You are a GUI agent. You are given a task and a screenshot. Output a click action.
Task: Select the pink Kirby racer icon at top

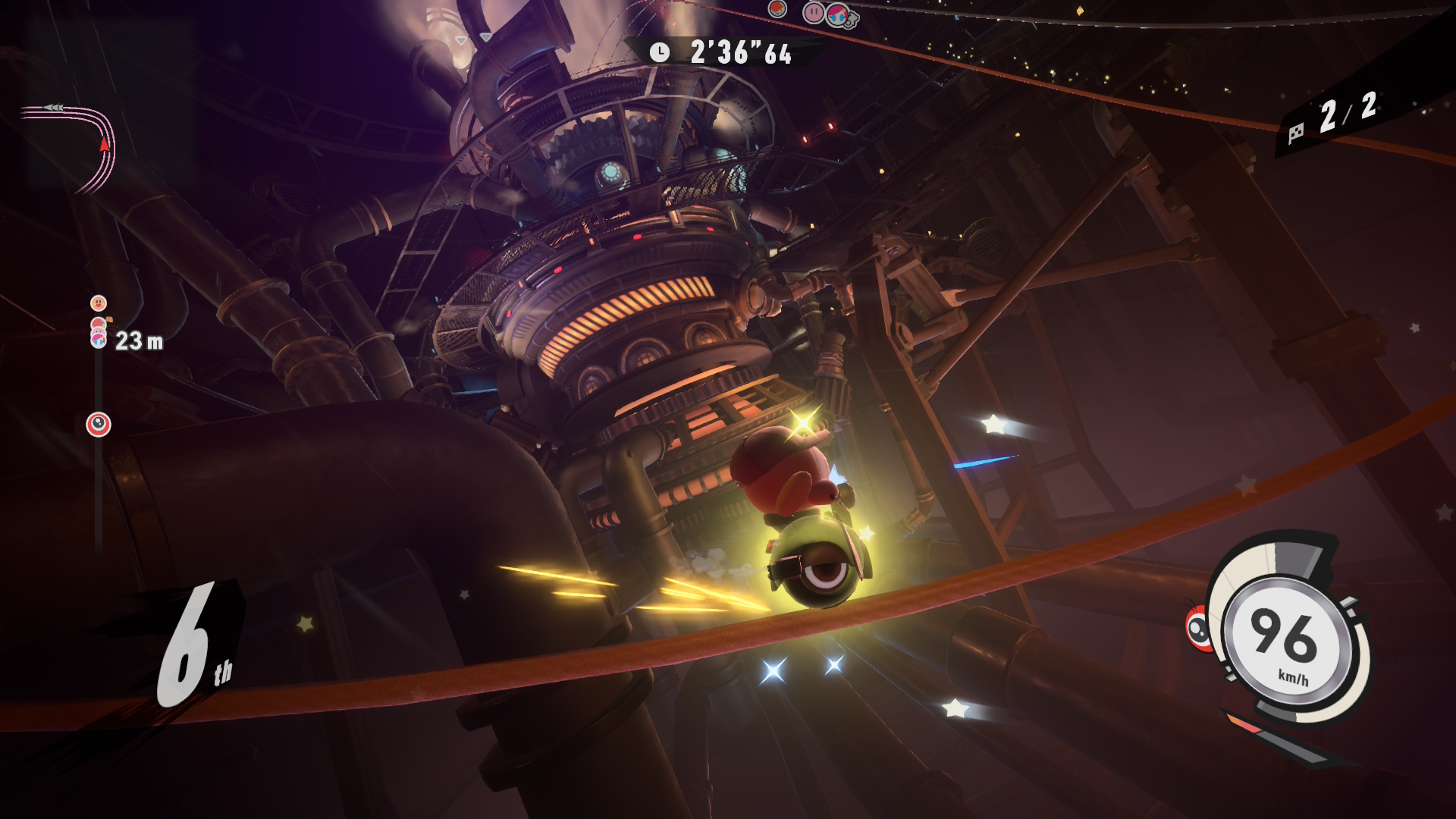pyautogui.click(x=813, y=12)
